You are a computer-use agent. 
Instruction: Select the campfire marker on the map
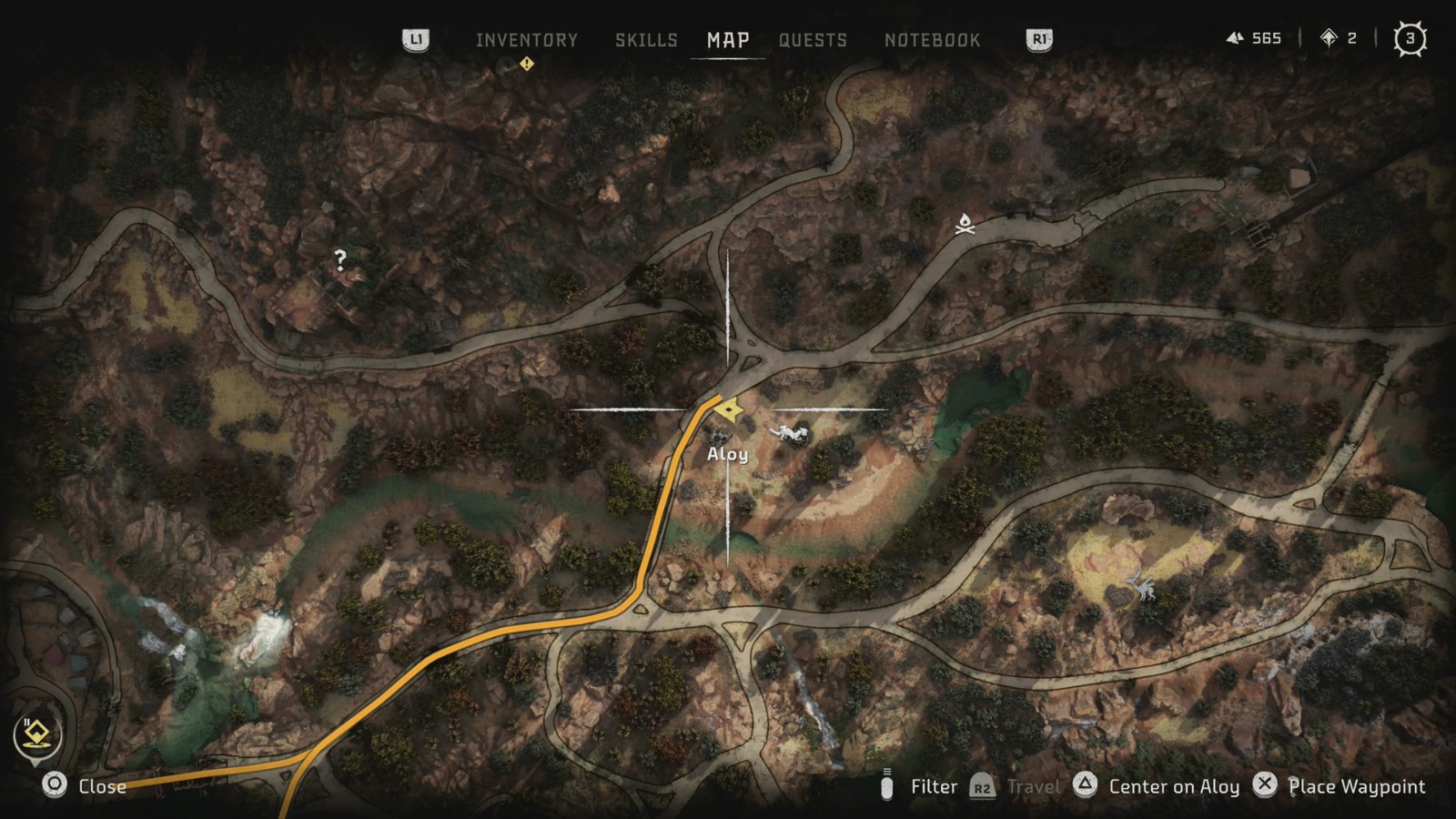coord(965,224)
